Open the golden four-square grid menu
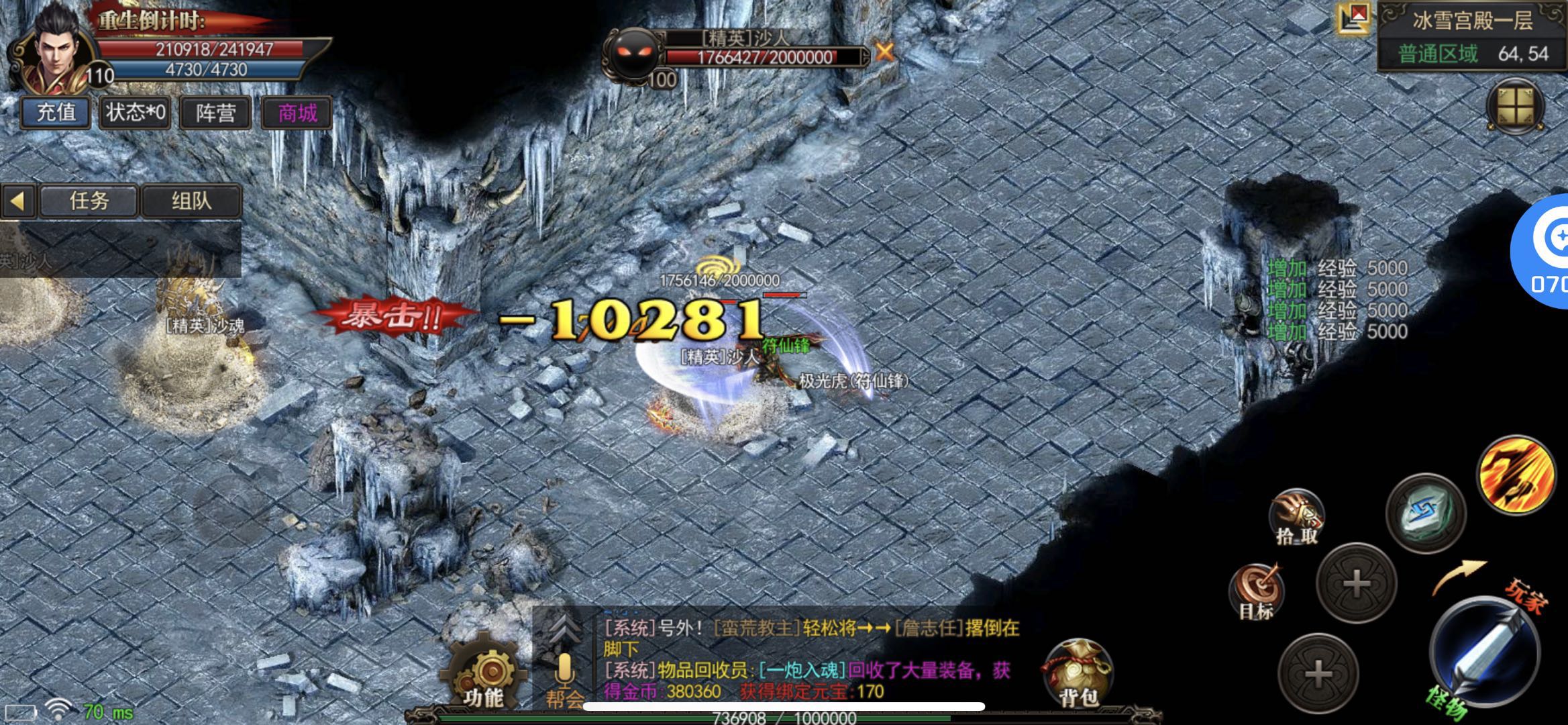This screenshot has height=725, width=1568. [1516, 107]
